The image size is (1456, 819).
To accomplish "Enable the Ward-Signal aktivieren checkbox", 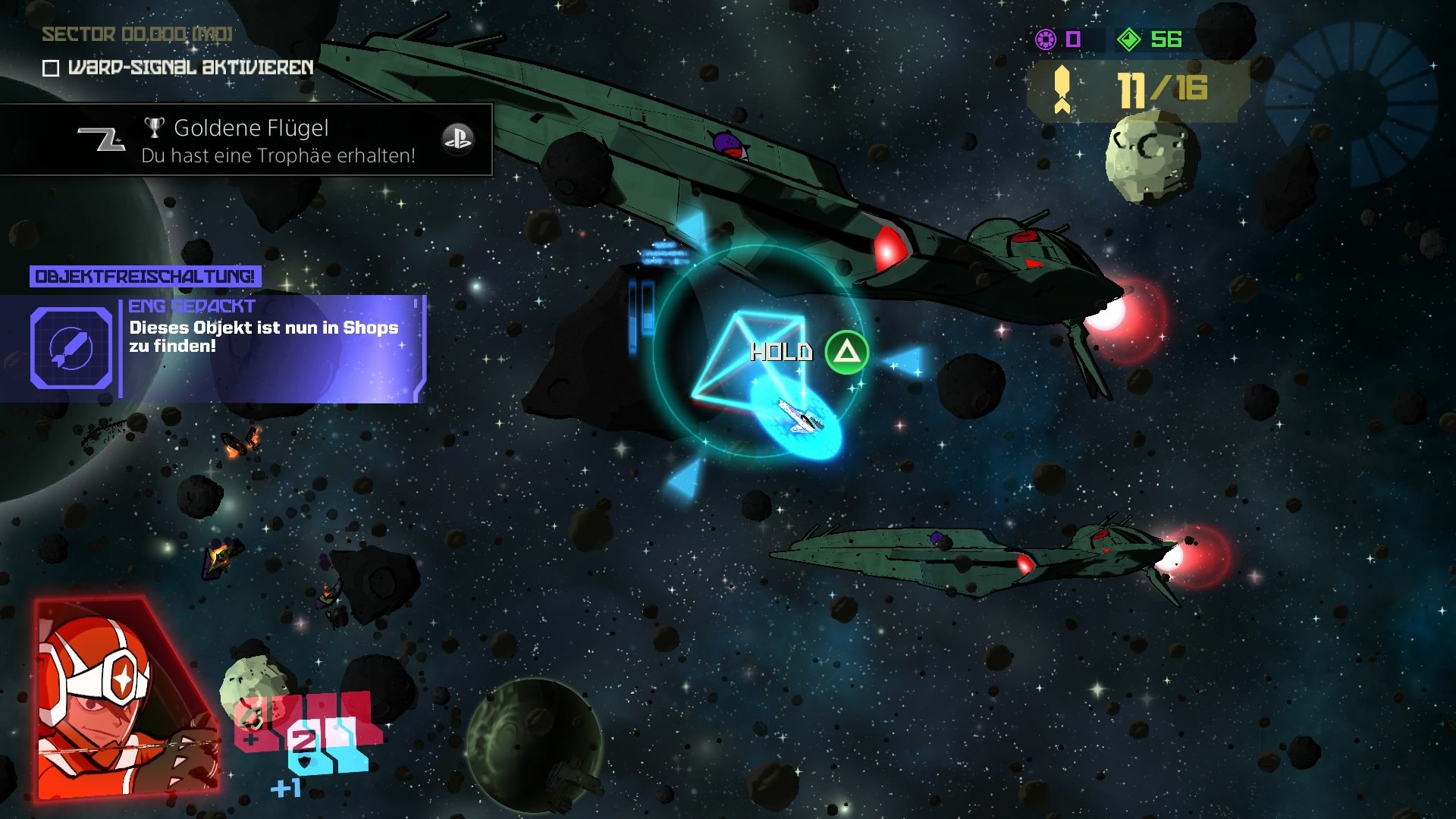I will (x=50, y=67).
